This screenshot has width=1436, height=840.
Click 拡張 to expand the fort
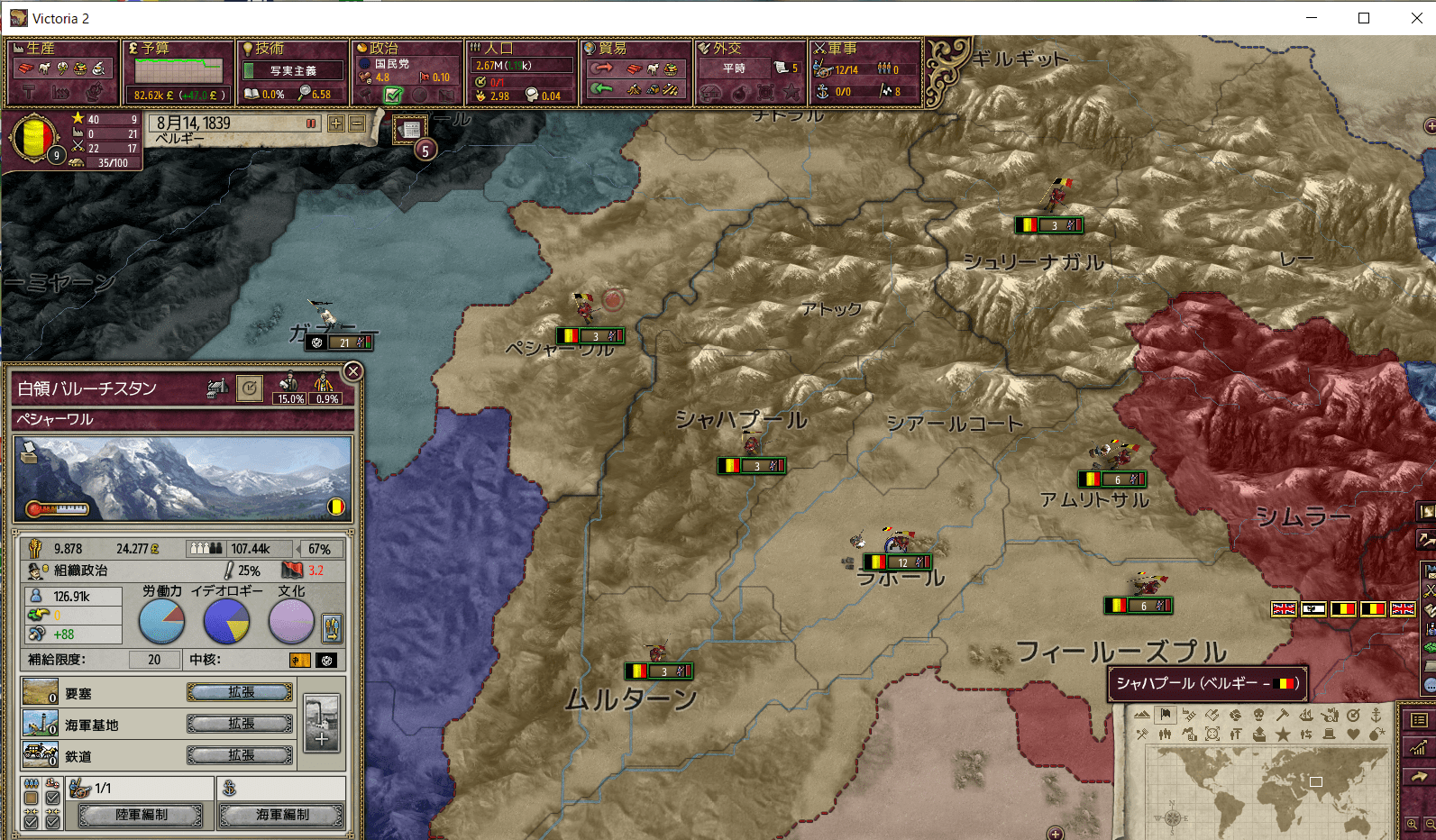pyautogui.click(x=240, y=691)
